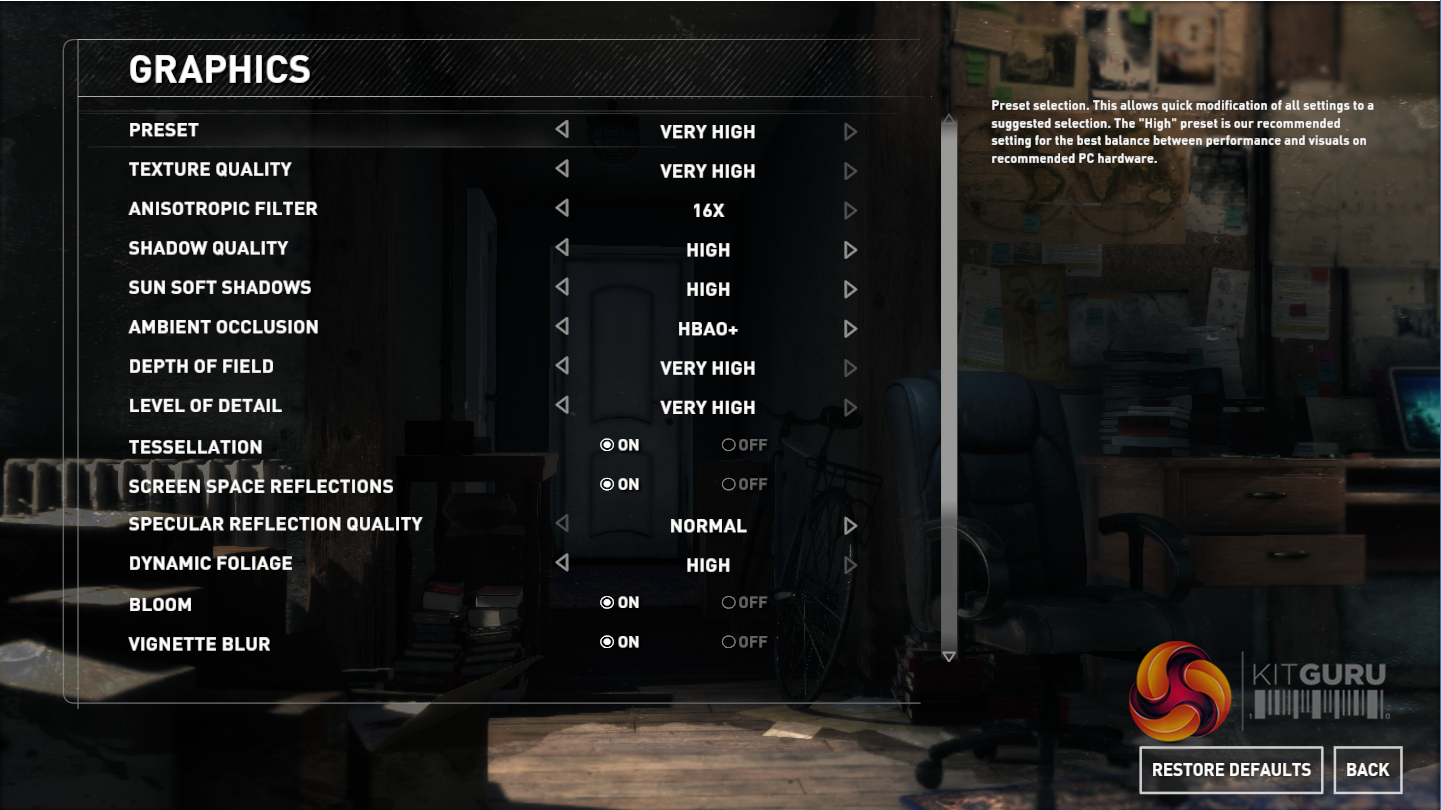Select the Bloom On radio button
The image size is (1441, 810).
pos(607,603)
